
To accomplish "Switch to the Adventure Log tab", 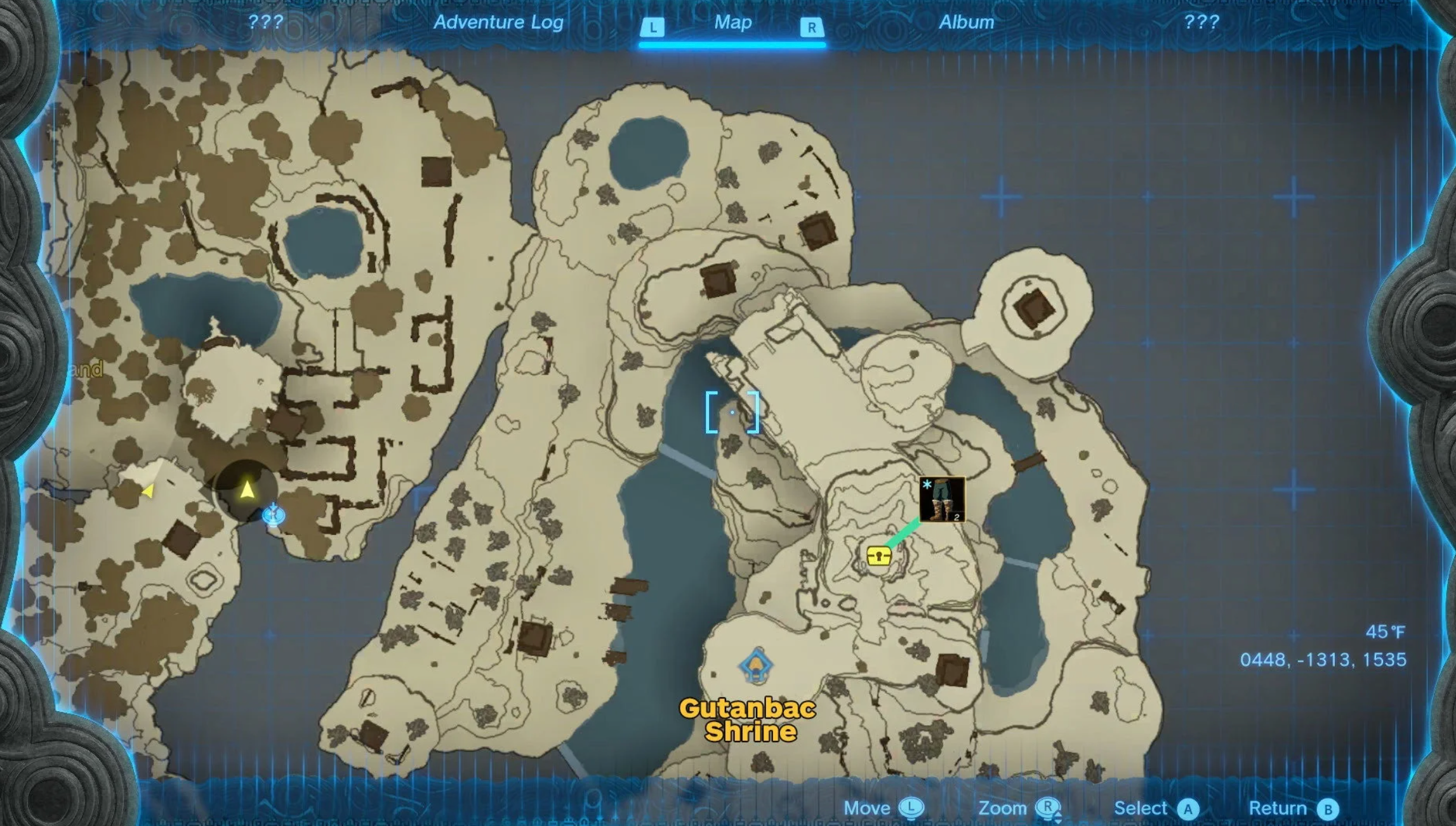I will point(498,23).
